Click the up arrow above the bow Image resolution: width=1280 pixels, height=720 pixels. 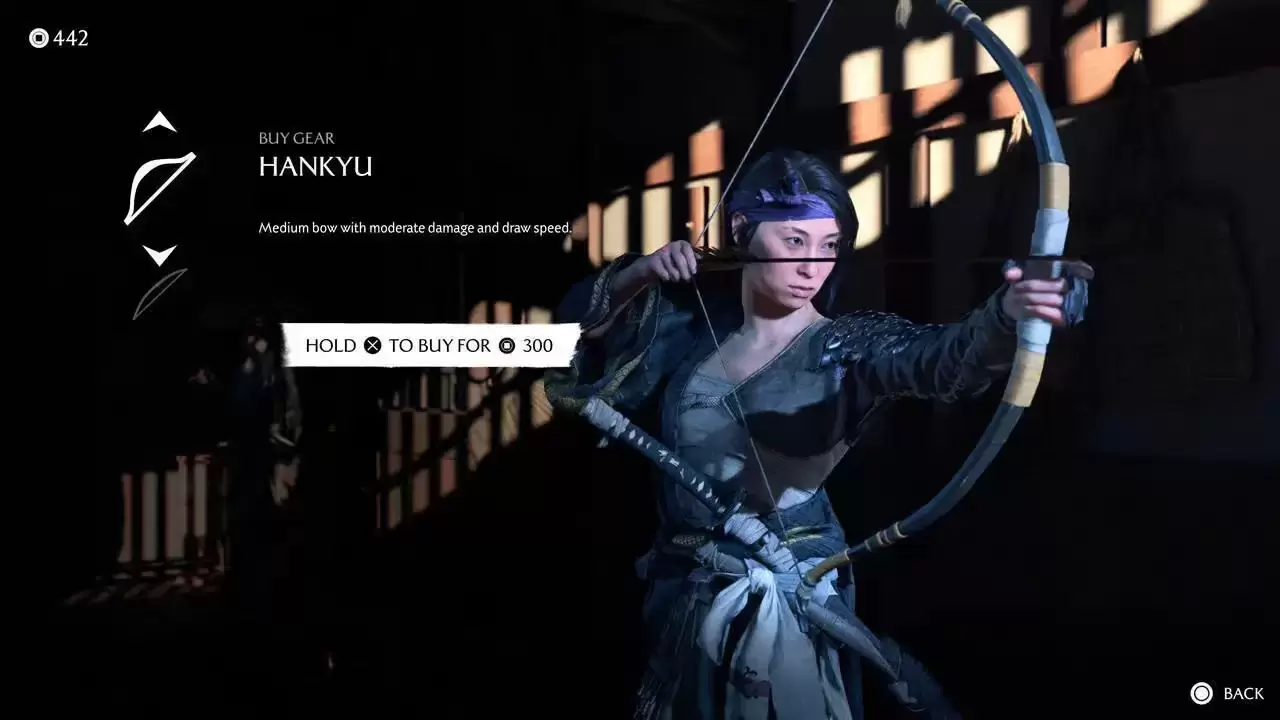[159, 123]
